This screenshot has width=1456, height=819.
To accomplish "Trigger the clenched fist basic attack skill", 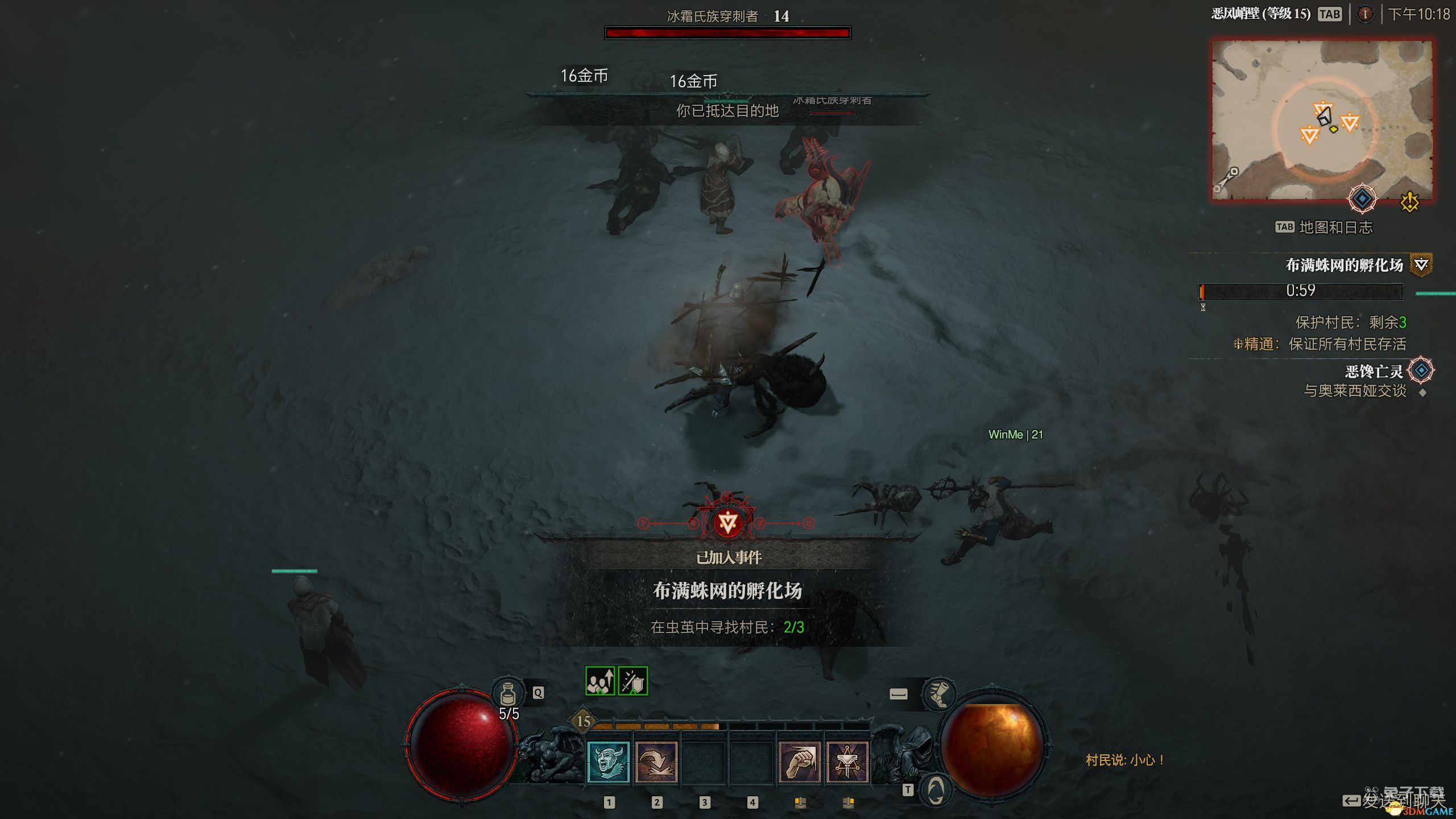I will 800,762.
